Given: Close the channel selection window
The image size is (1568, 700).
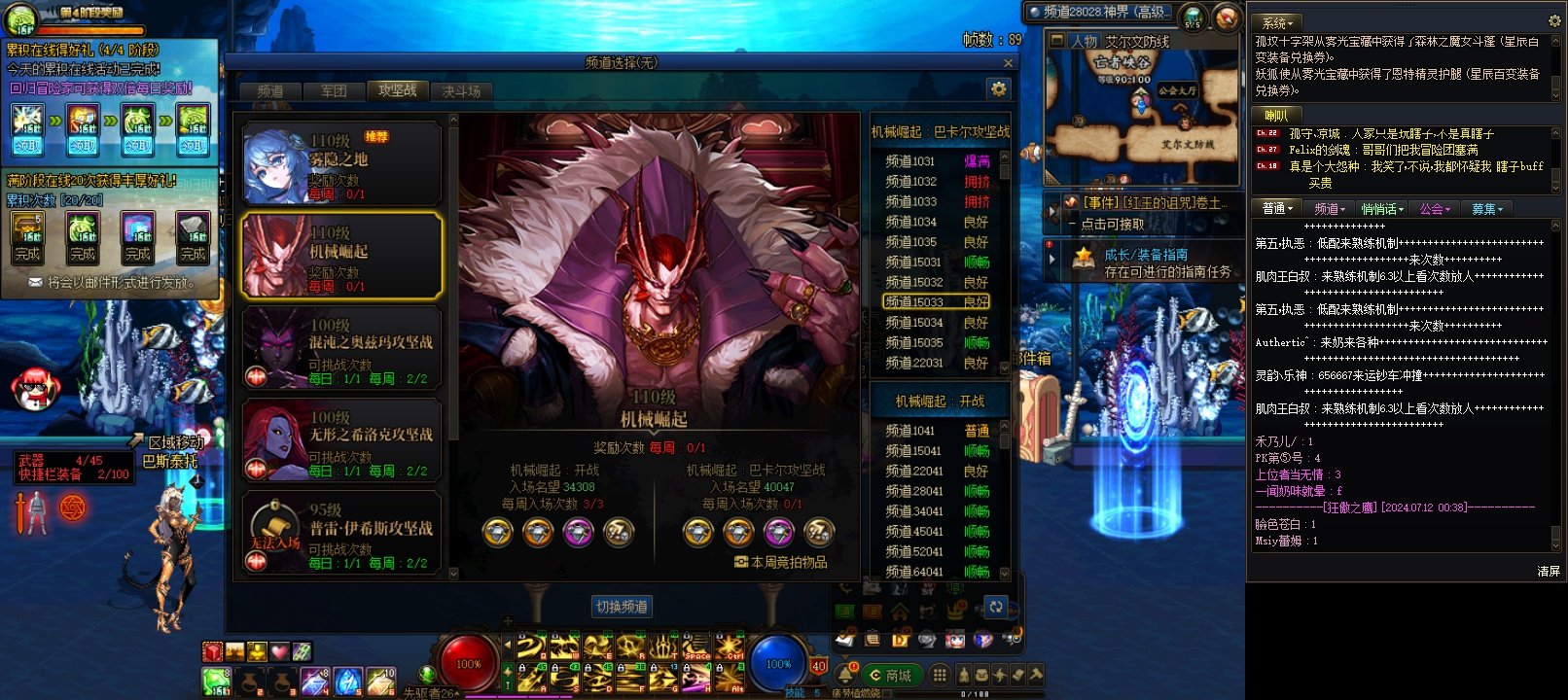Looking at the screenshot, I should click(x=1008, y=63).
